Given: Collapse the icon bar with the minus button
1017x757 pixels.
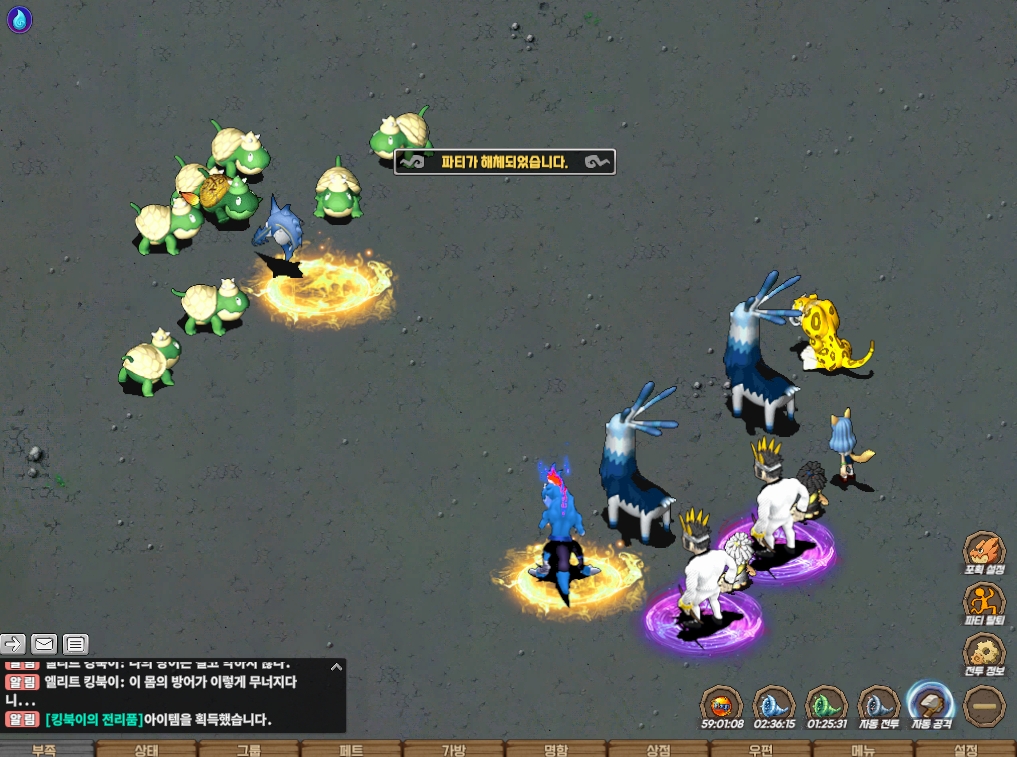Looking at the screenshot, I should (984, 706).
